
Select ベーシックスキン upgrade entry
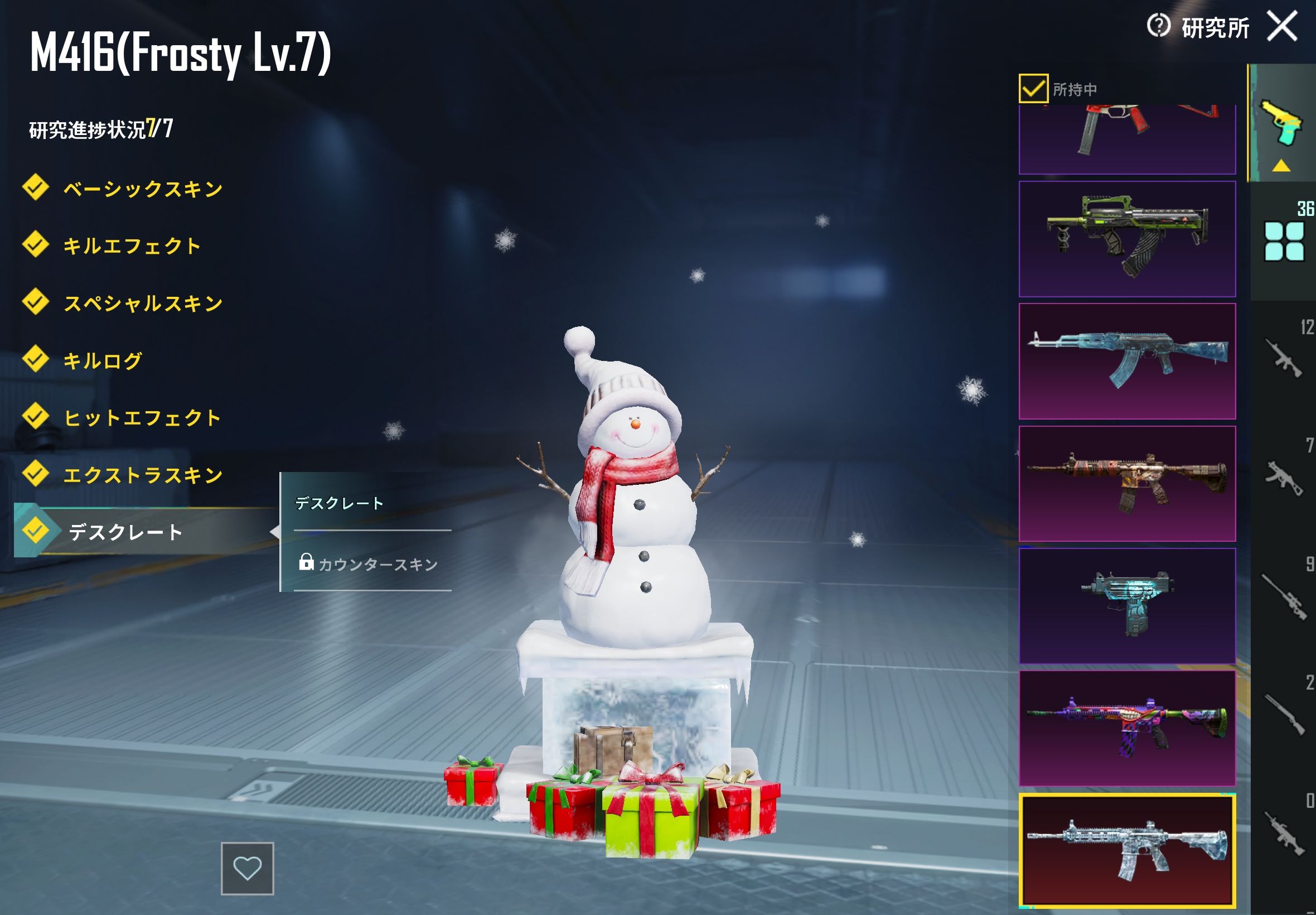coord(142,189)
